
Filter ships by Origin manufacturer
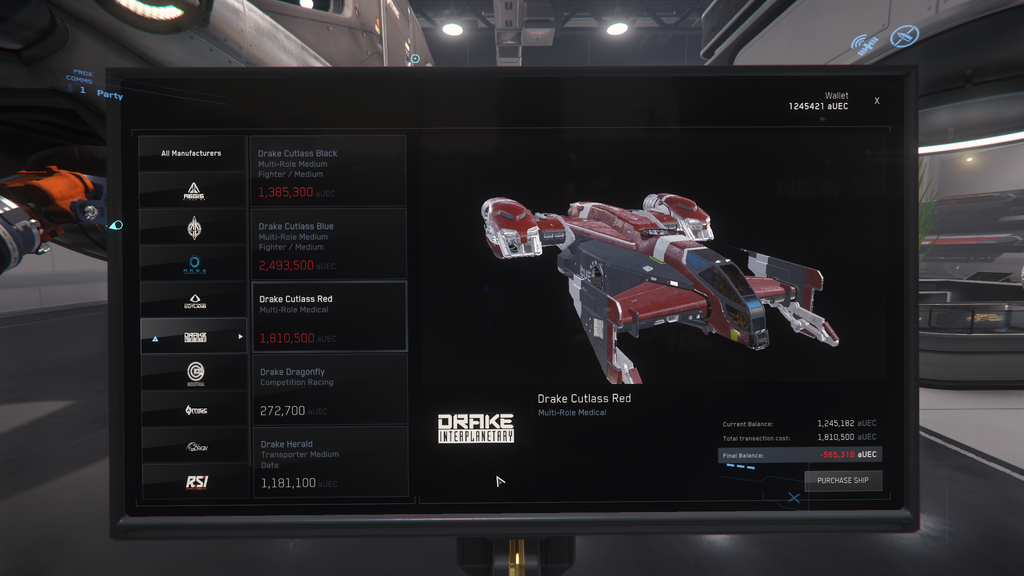tap(194, 446)
